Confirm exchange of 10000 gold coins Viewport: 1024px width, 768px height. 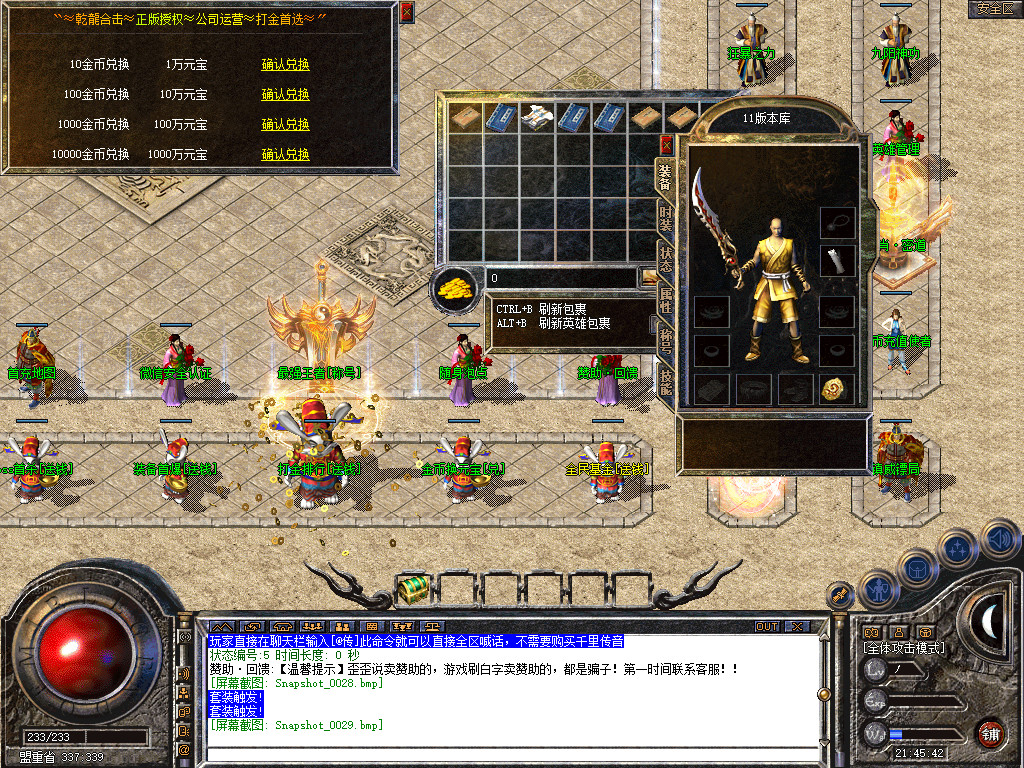pos(285,155)
